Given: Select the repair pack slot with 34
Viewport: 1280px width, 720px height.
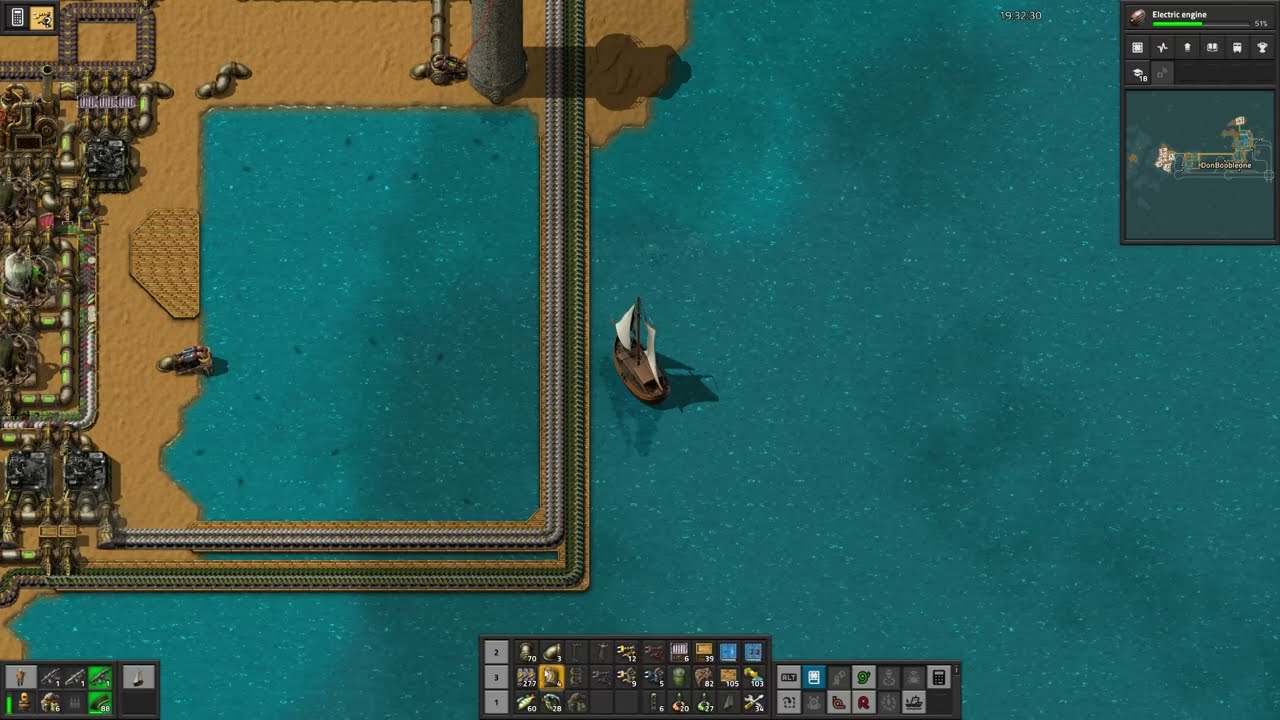Looking at the screenshot, I should pos(754,703).
